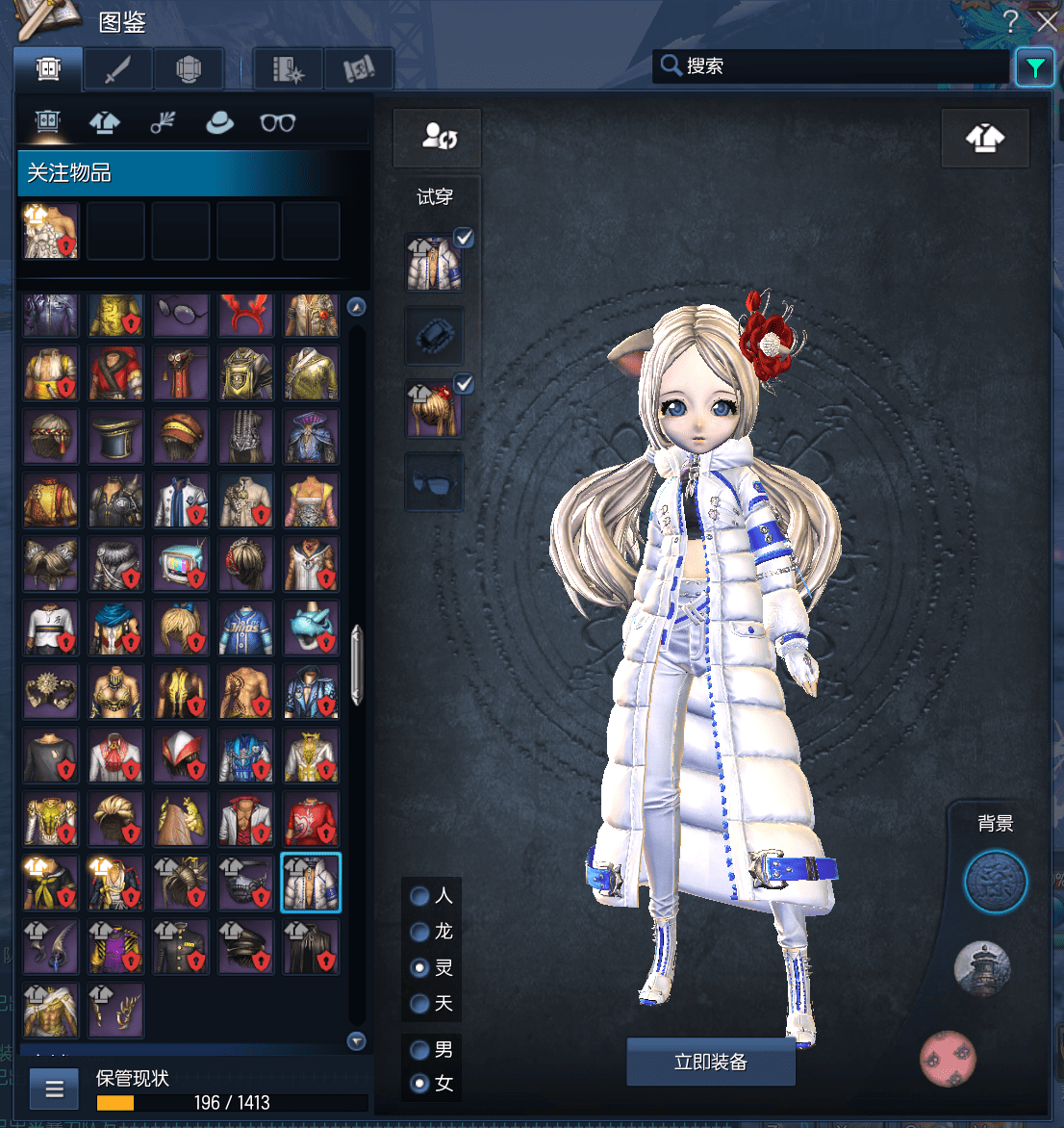Screen dimensions: 1064x1128
Task: Choose the 人 race option
Action: (420, 896)
